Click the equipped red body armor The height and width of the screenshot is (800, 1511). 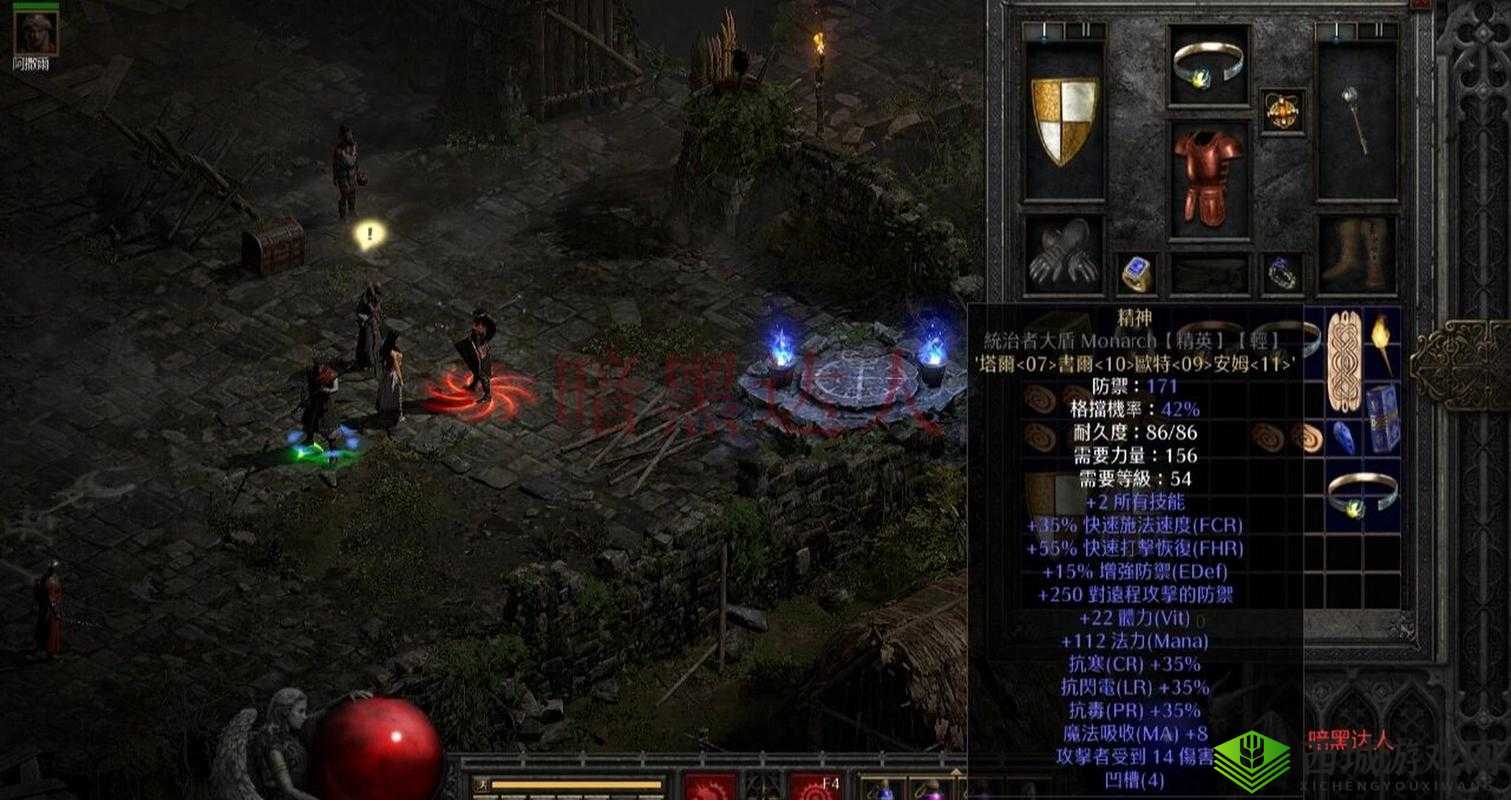[1210, 178]
